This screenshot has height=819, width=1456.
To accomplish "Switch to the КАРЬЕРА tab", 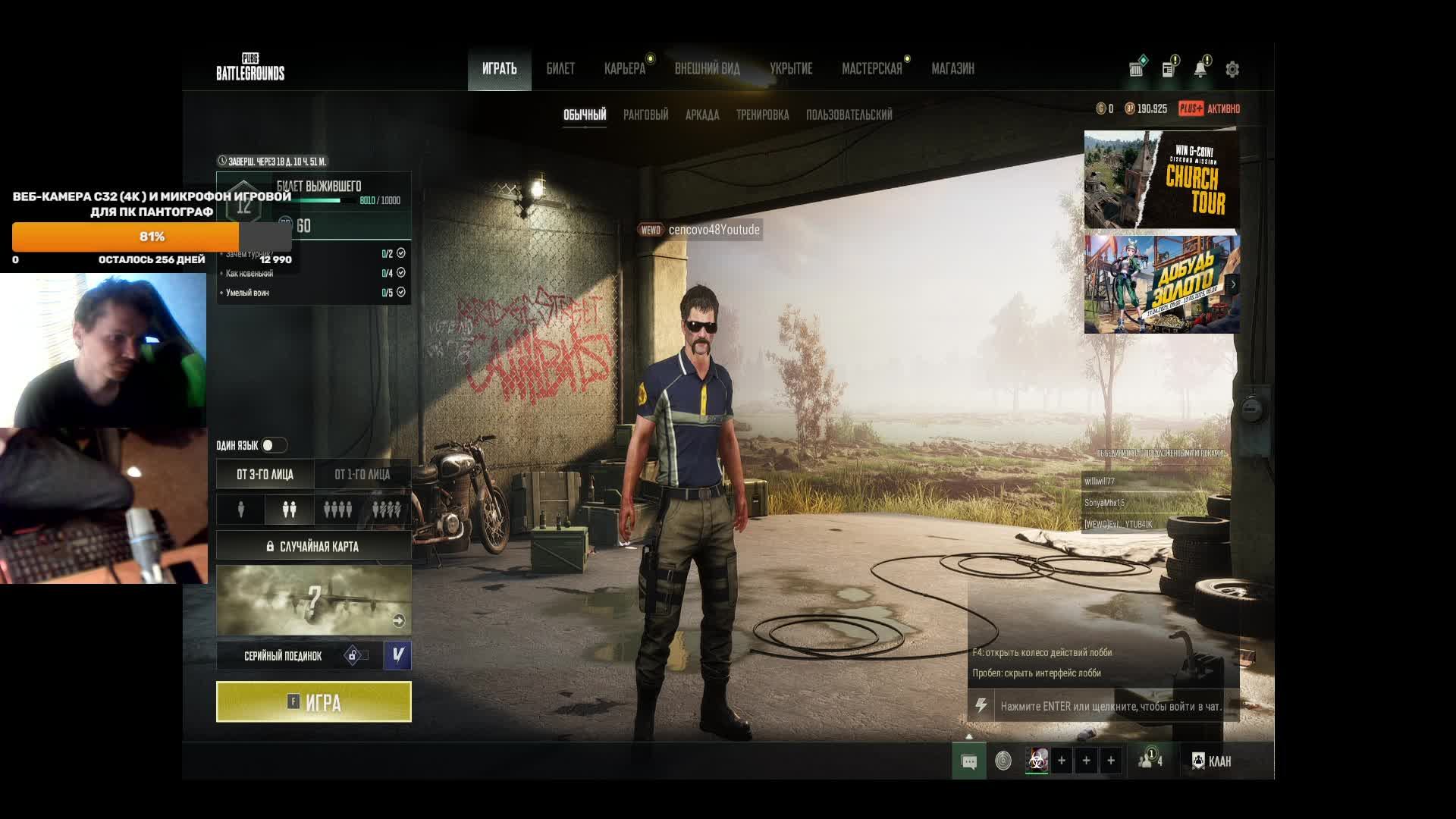I will pyautogui.click(x=624, y=69).
